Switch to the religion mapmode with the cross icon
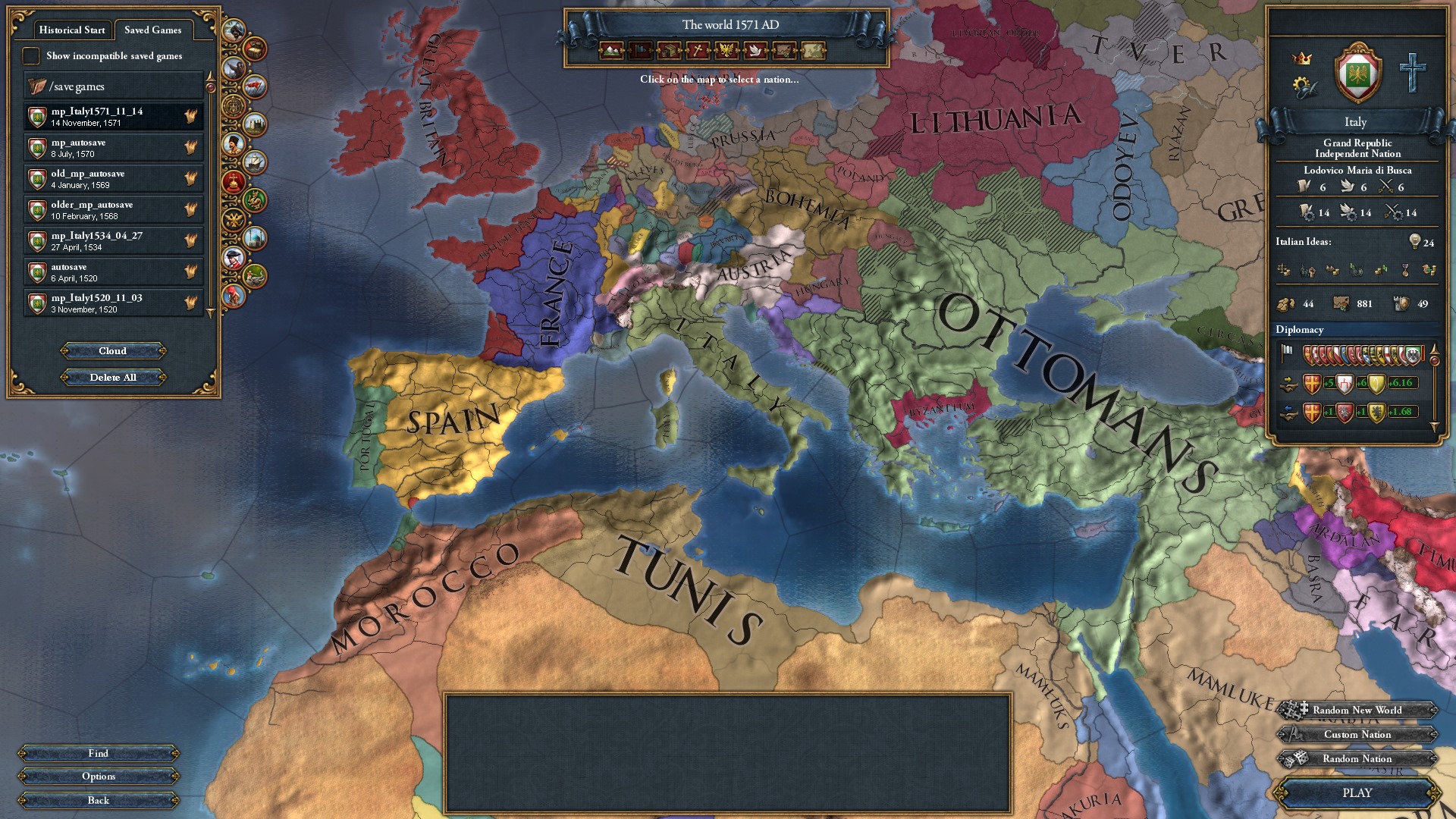The width and height of the screenshot is (1456, 819). (696, 51)
